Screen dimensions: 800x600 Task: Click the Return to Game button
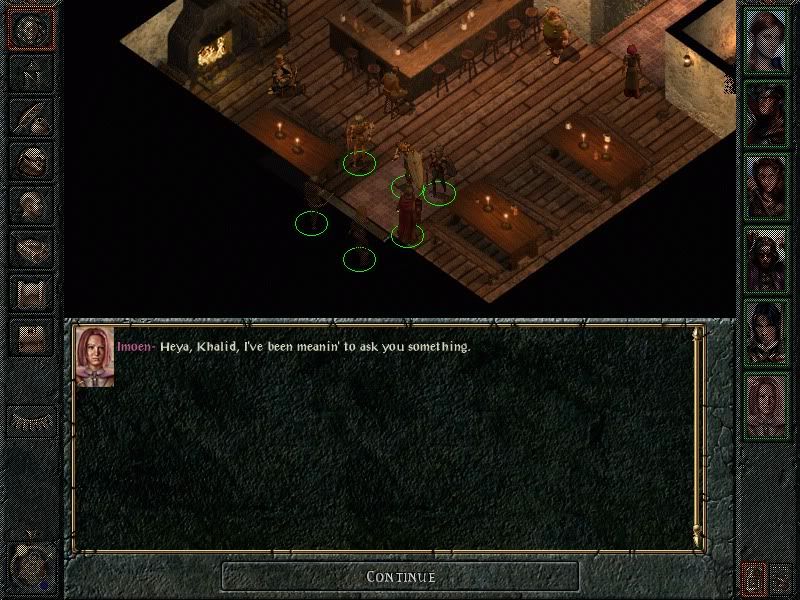click(x=30, y=30)
